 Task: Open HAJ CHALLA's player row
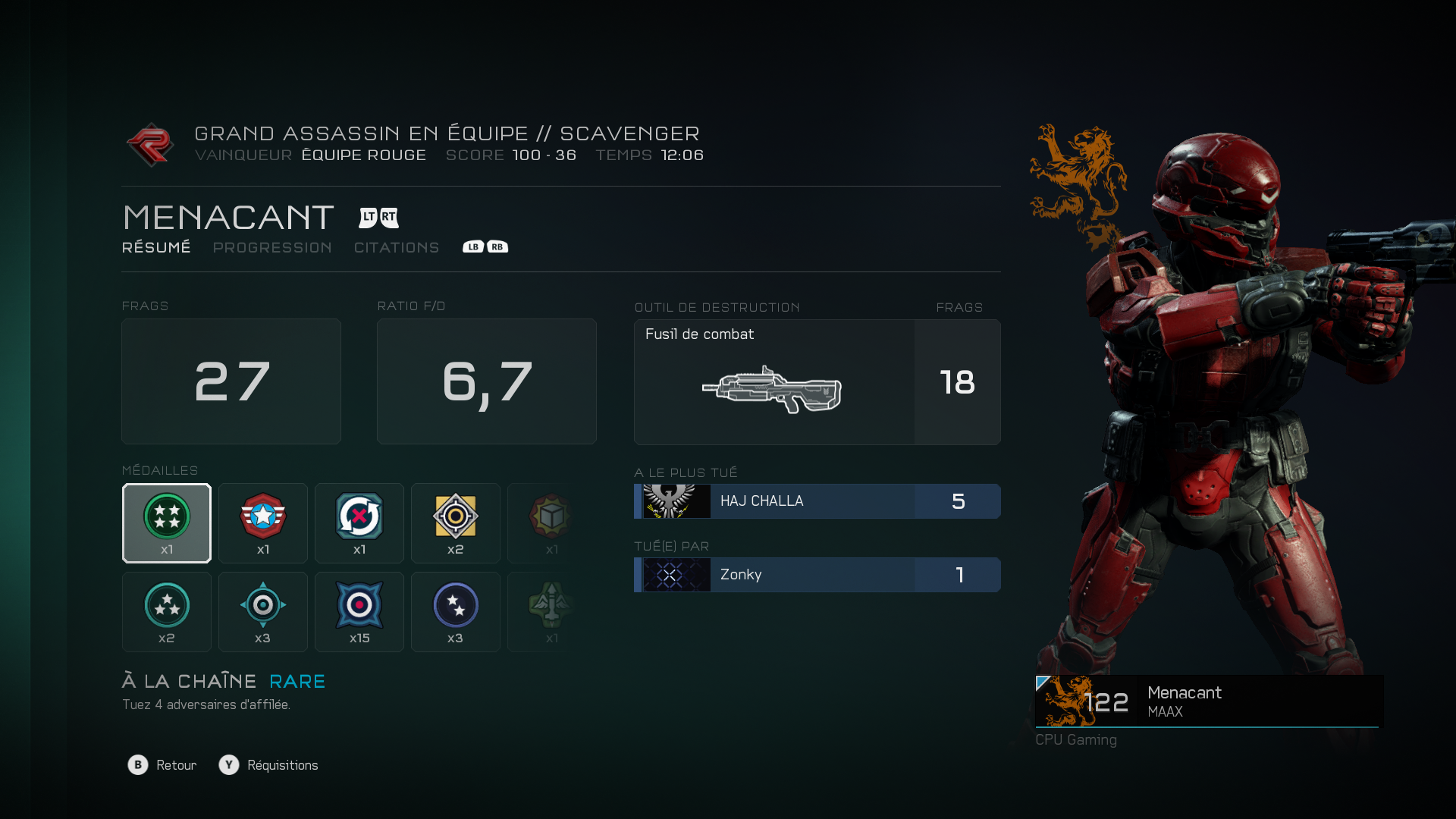pos(817,501)
